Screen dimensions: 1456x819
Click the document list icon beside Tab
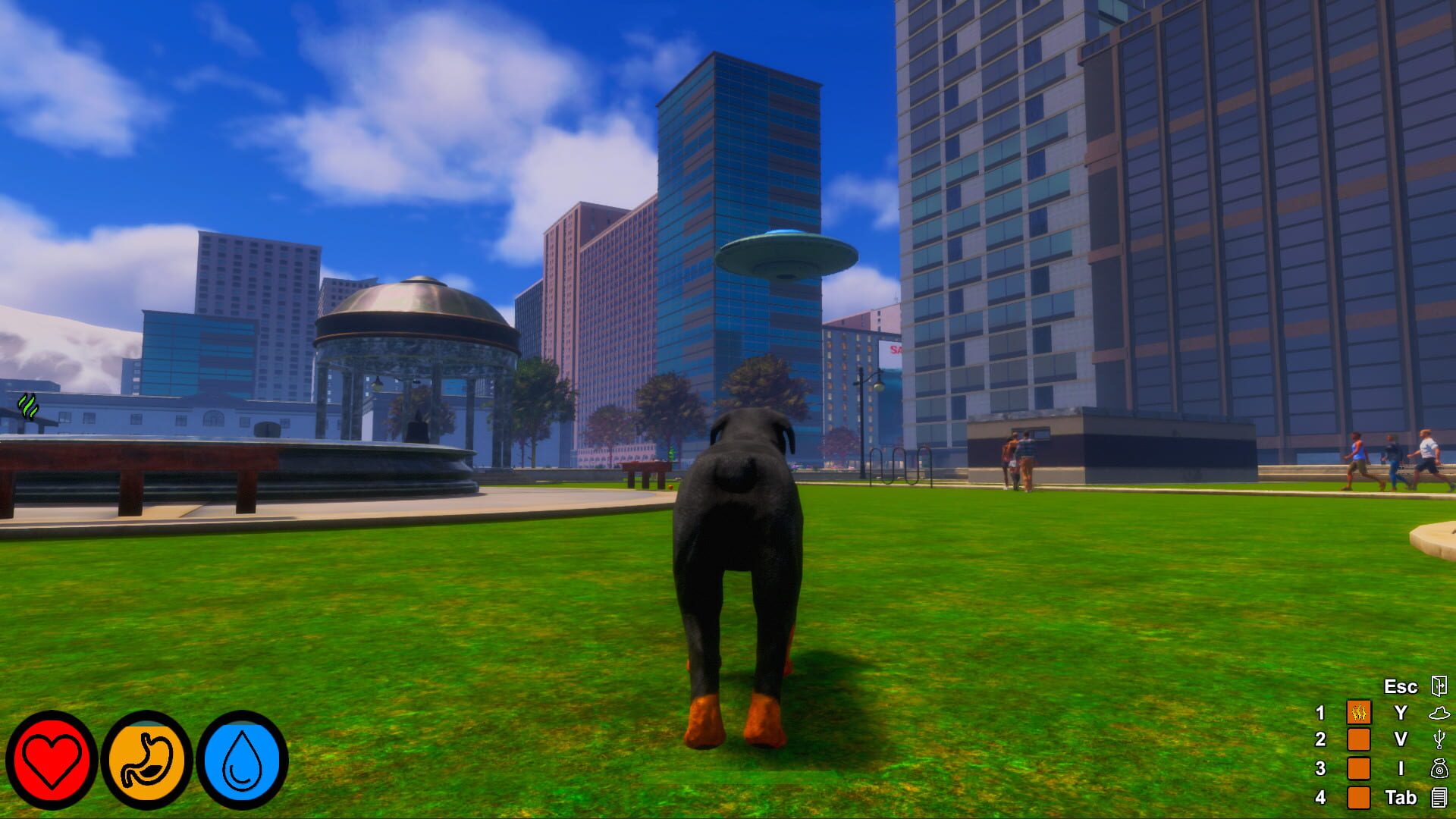(1440, 799)
